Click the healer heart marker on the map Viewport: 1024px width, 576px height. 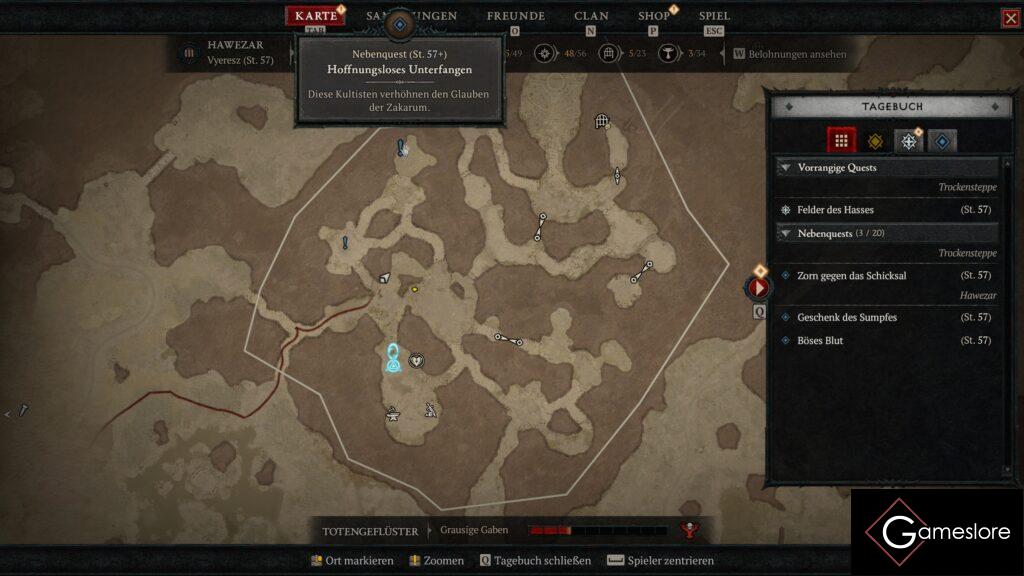coord(416,361)
